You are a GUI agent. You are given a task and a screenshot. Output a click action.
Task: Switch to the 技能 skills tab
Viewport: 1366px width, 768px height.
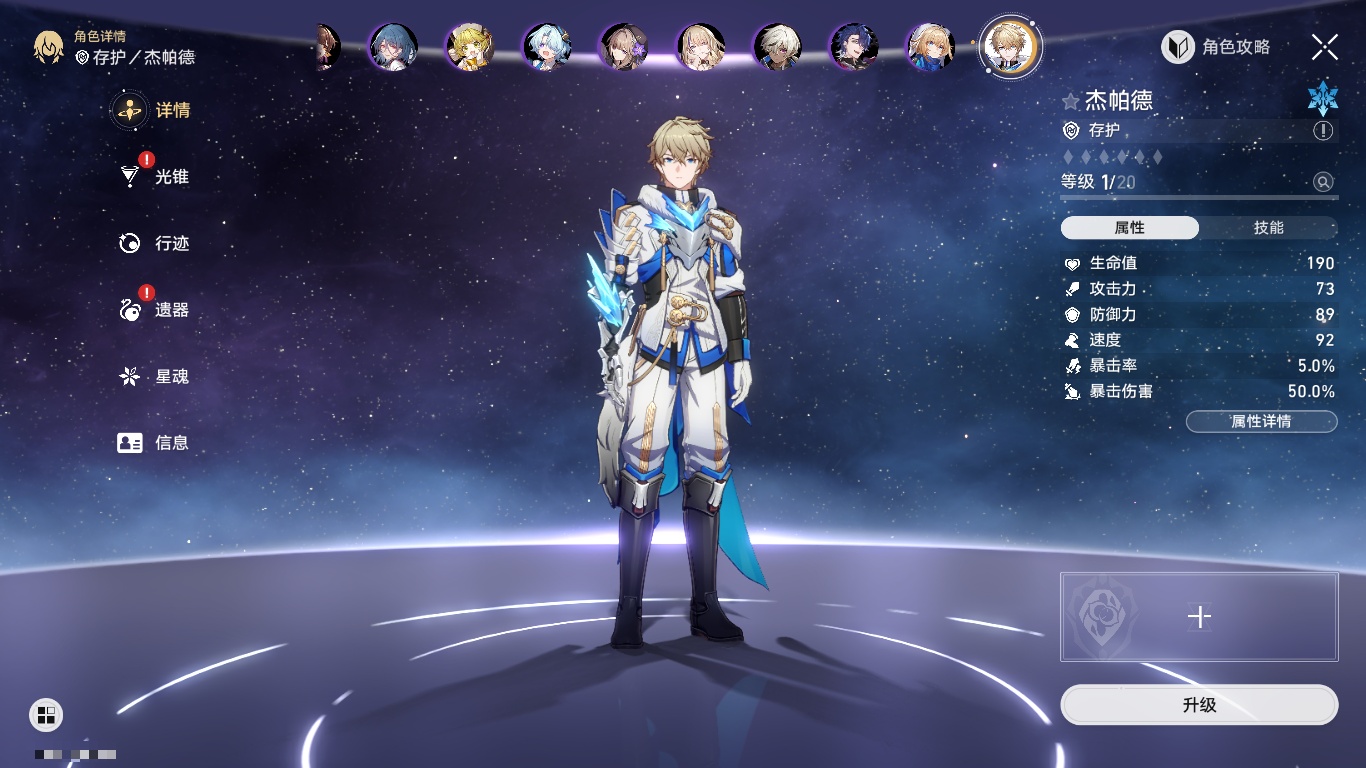1268,228
